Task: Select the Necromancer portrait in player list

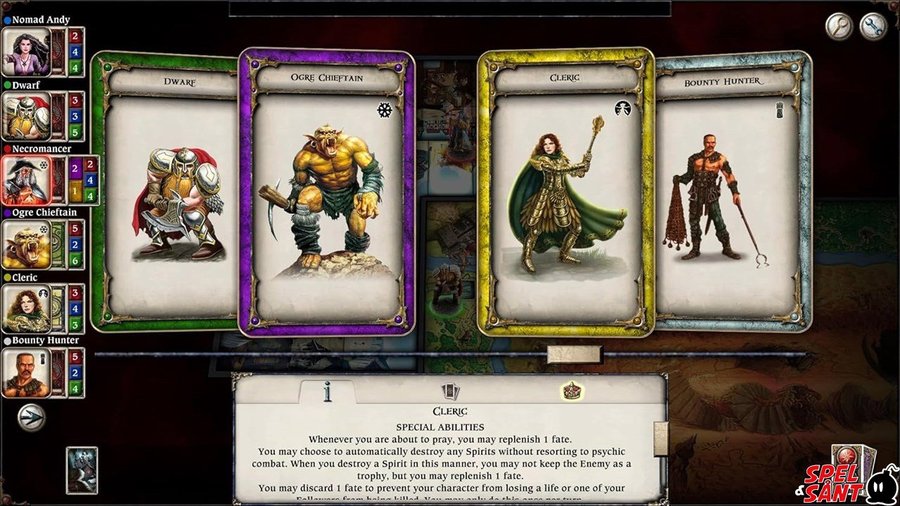Action: click(x=25, y=180)
